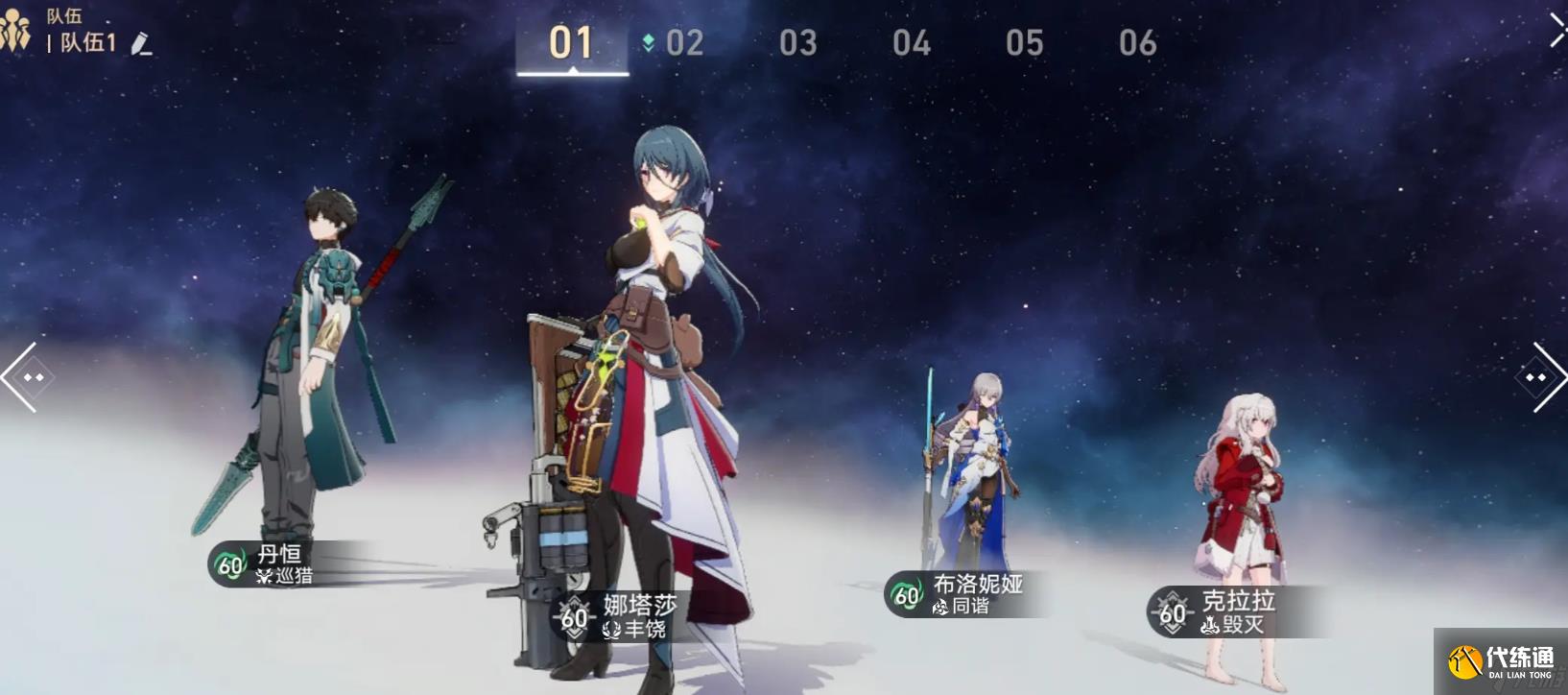This screenshot has height=695, width=1568.
Task: Open team tab 03
Action: coord(798,42)
